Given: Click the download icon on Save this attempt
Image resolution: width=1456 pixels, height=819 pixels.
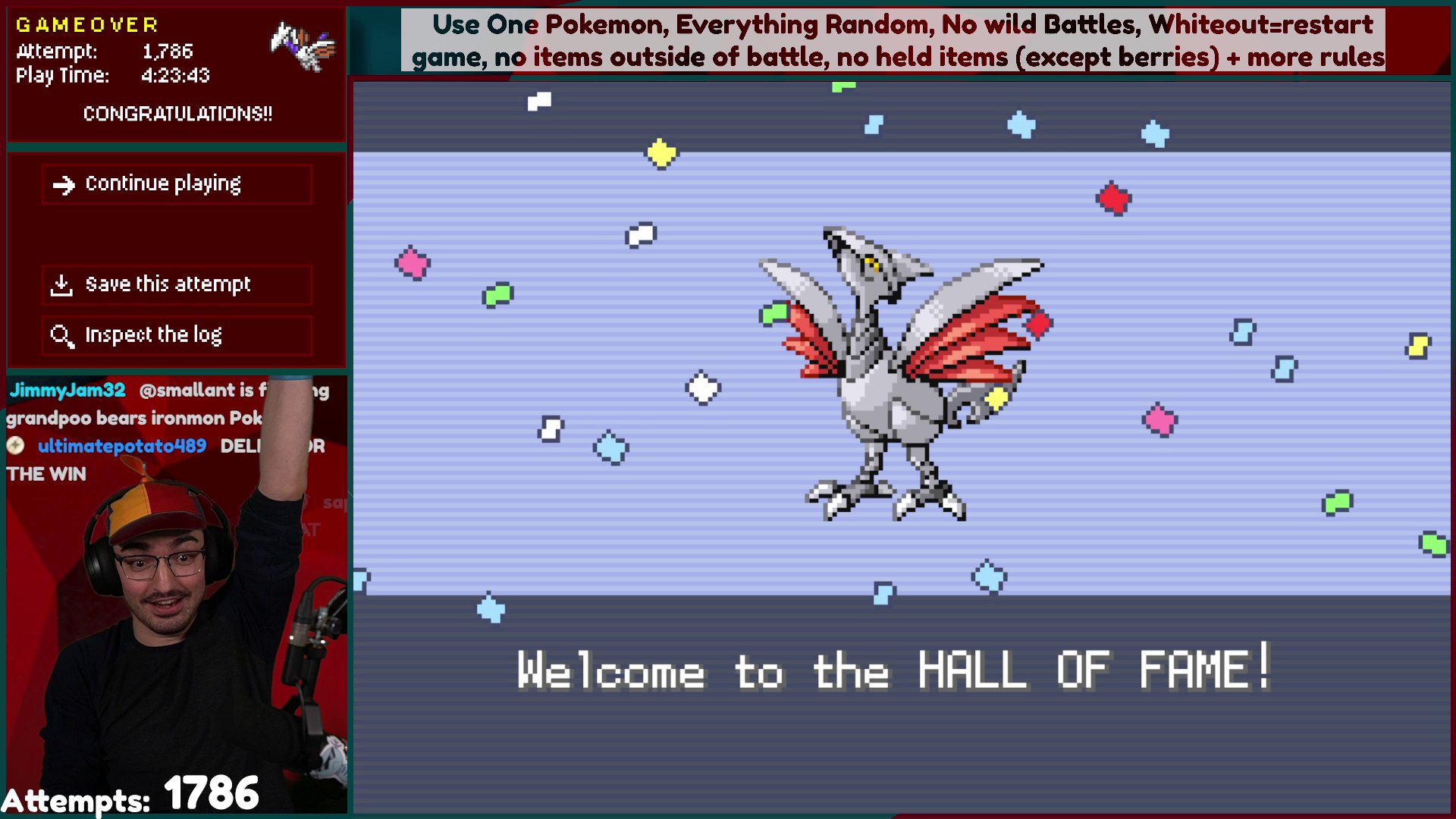Looking at the screenshot, I should (x=61, y=284).
